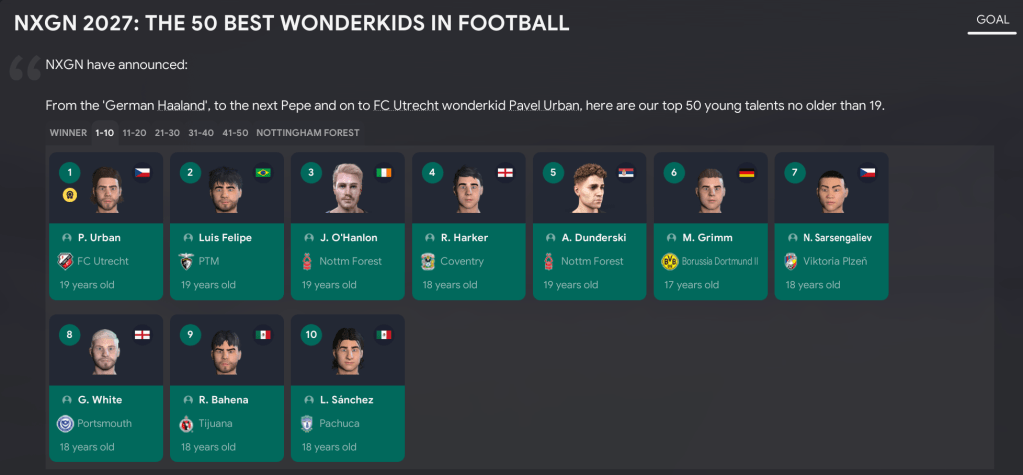This screenshot has height=475, width=1023.
Task: Open N. Sarsengaliev's player card
Action: pos(832,226)
